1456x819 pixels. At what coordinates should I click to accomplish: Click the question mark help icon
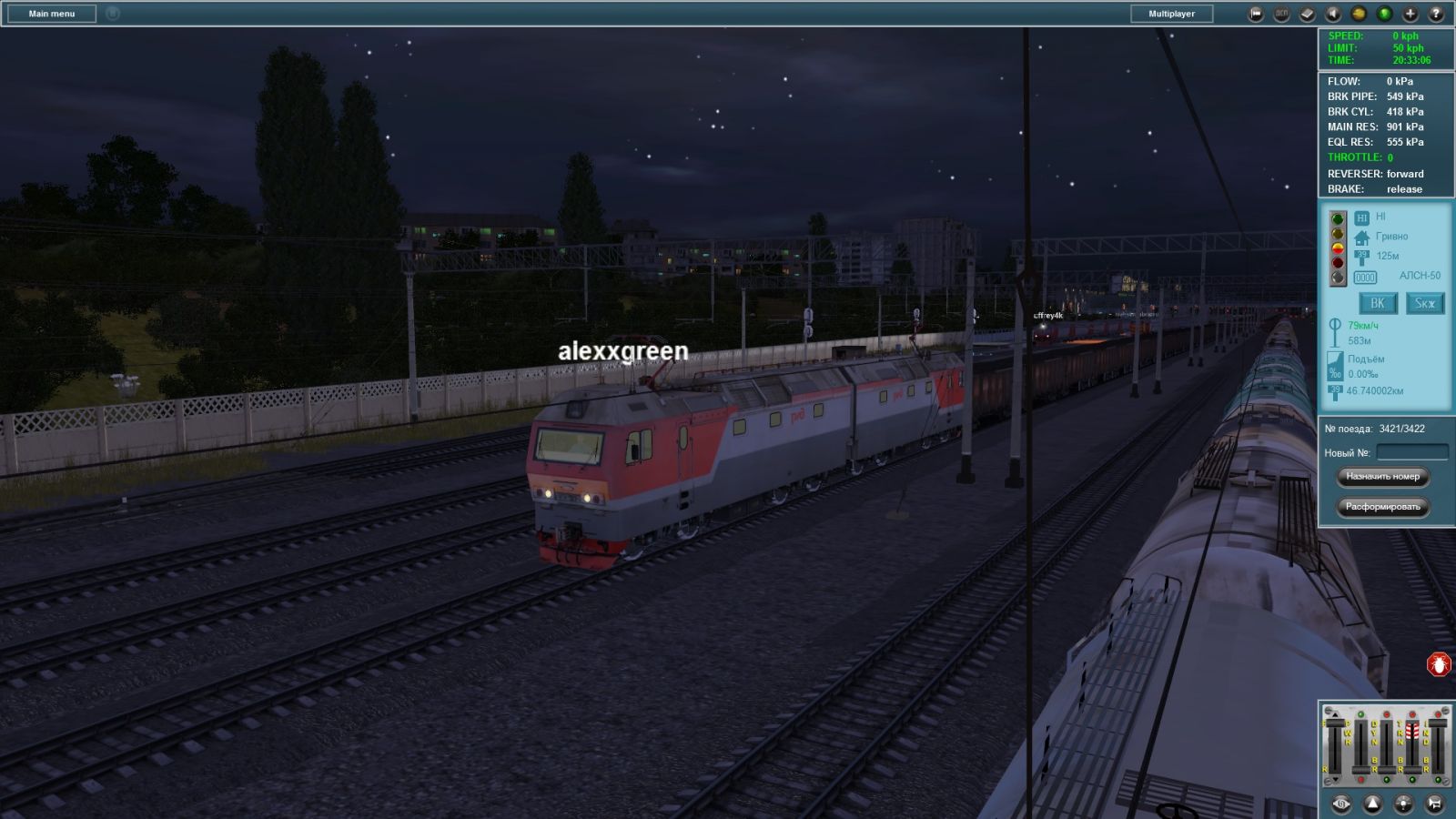(1436, 14)
